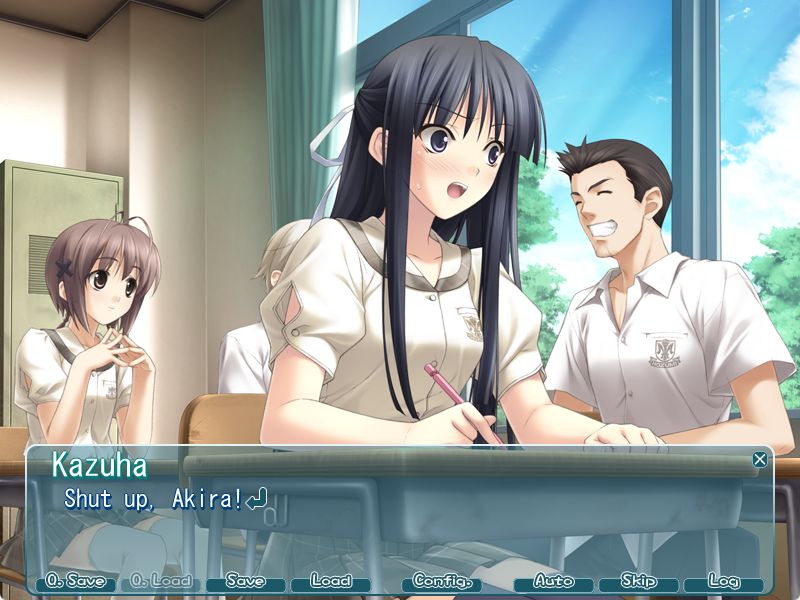This screenshot has height=600, width=800.
Task: Activate Skip mode
Action: click(639, 582)
